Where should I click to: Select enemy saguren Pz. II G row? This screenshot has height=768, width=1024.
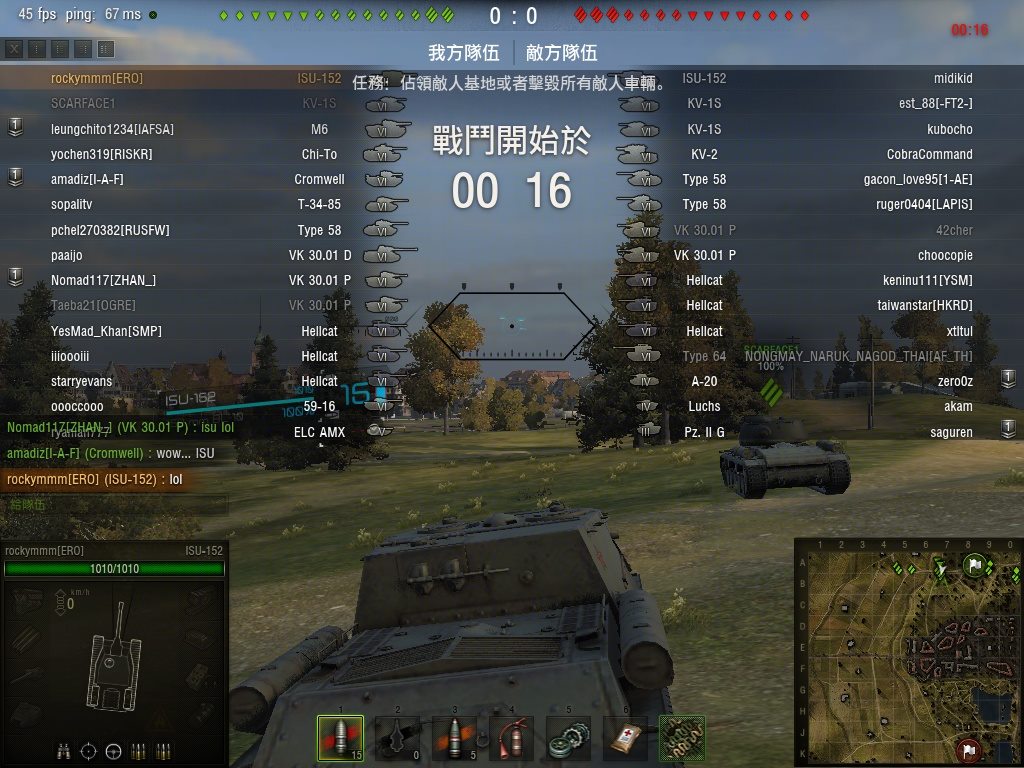coord(951,432)
